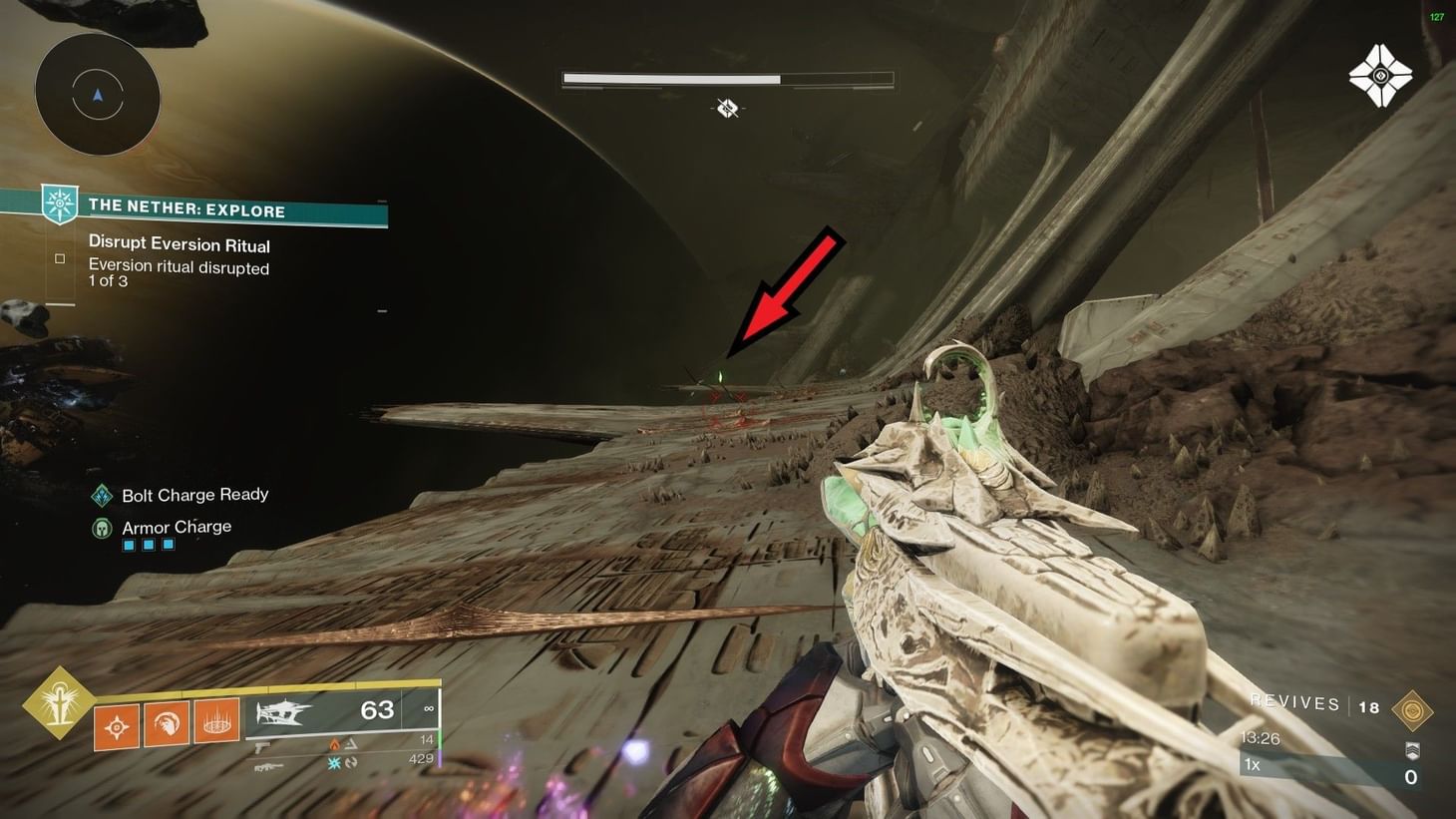This screenshot has width=1456, height=819.
Task: Click the boss health progress bar
Action: pyautogui.click(x=726, y=78)
